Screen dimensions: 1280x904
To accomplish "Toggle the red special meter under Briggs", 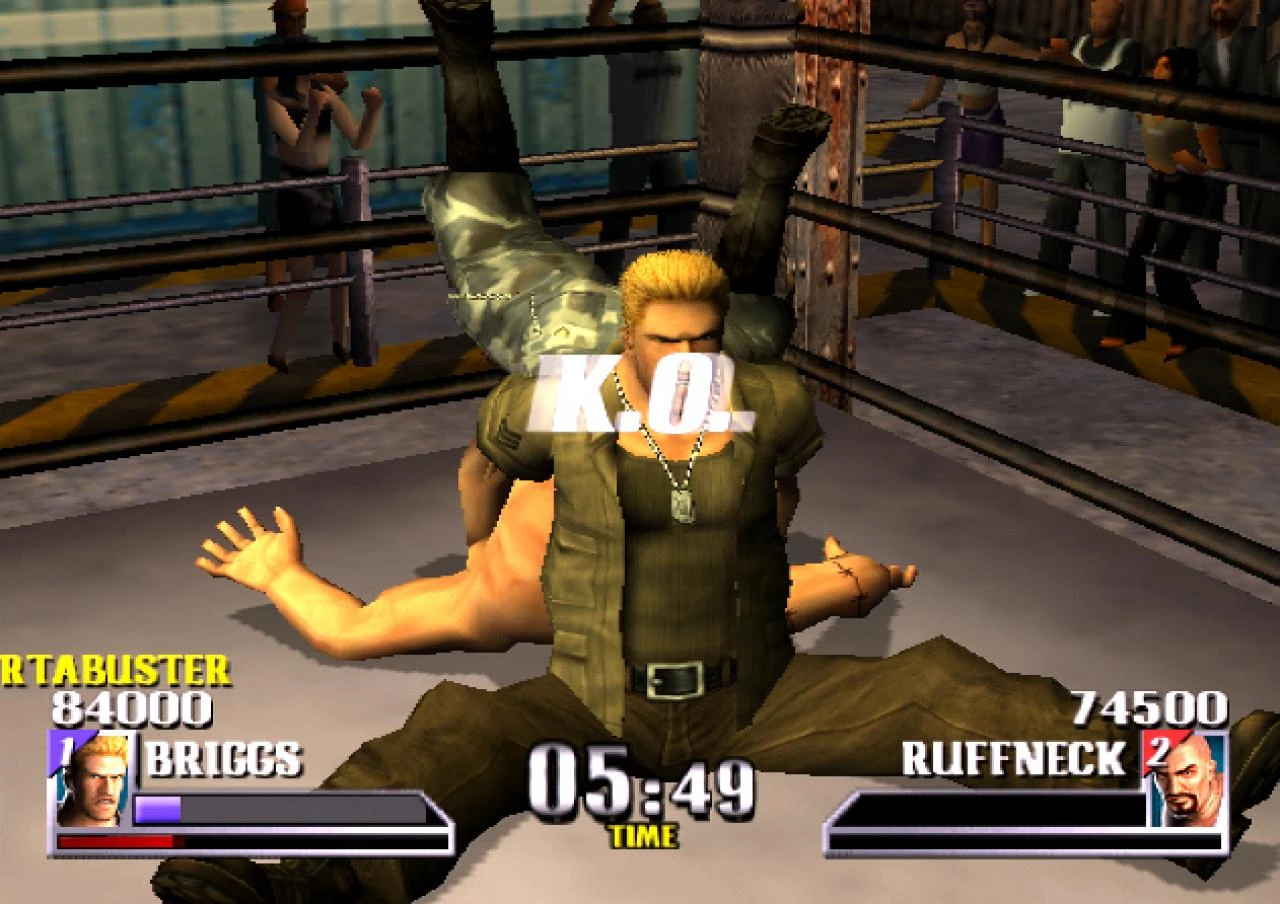I will pos(120,840).
